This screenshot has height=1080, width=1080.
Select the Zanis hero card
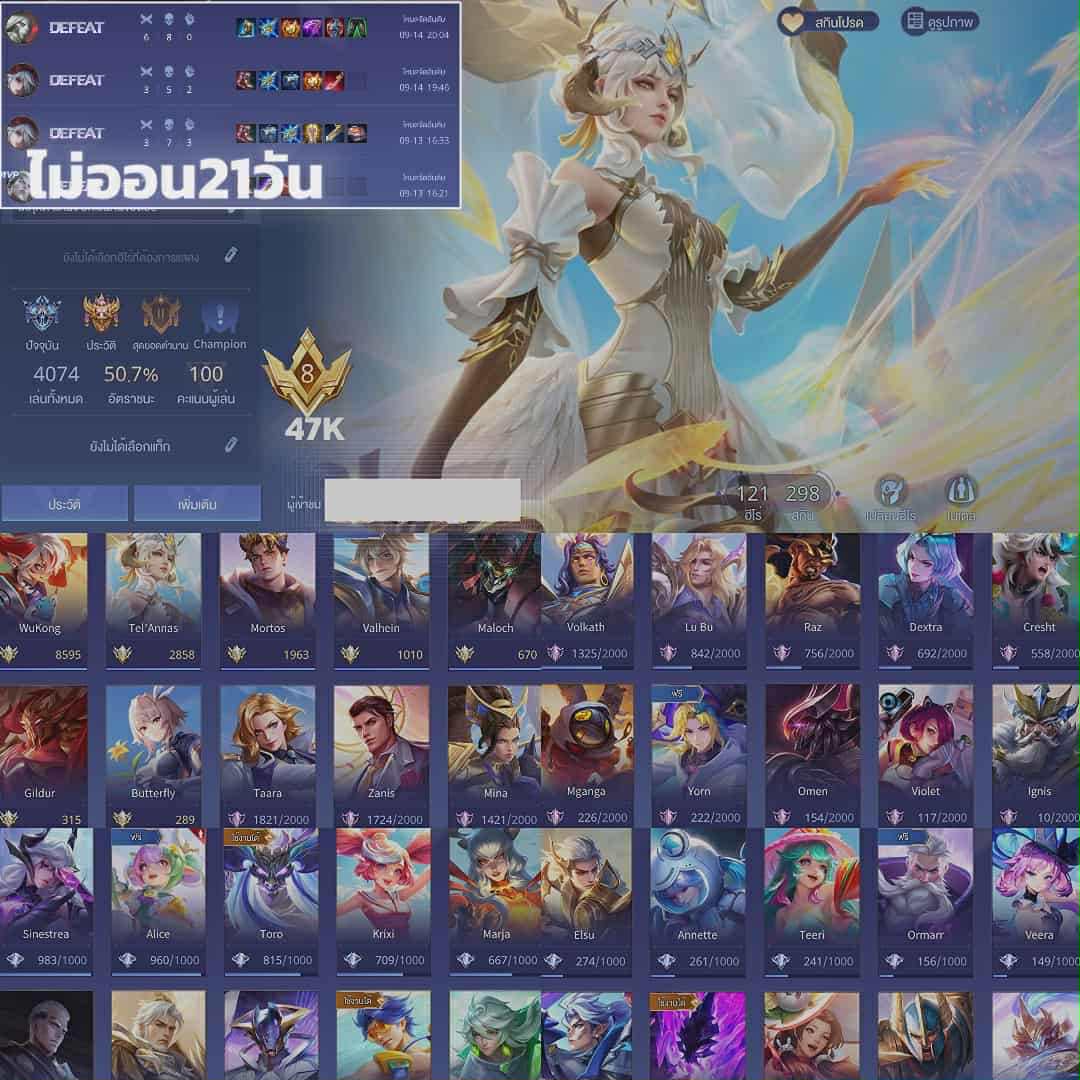pyautogui.click(x=381, y=755)
